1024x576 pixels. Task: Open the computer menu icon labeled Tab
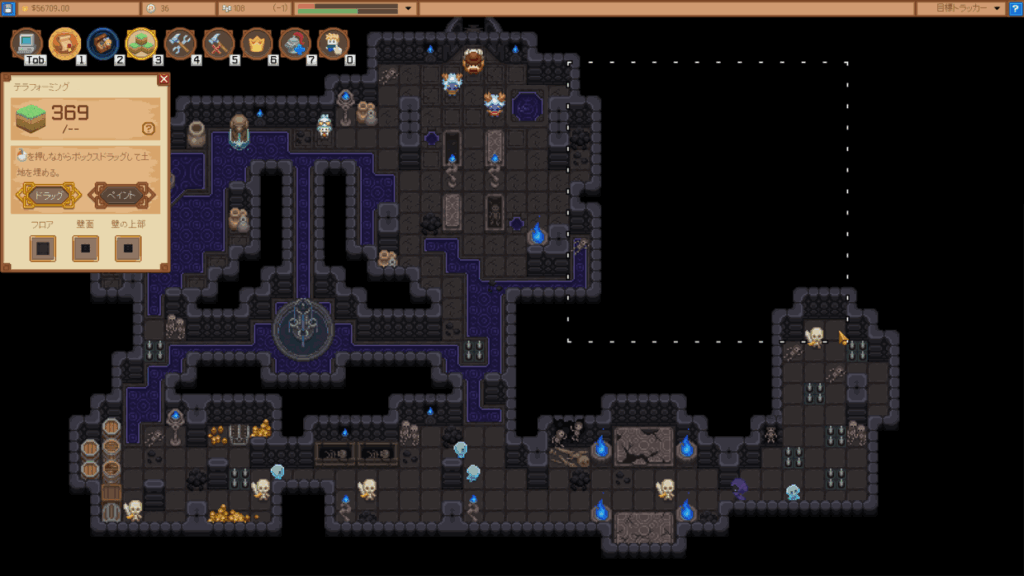pos(27,43)
